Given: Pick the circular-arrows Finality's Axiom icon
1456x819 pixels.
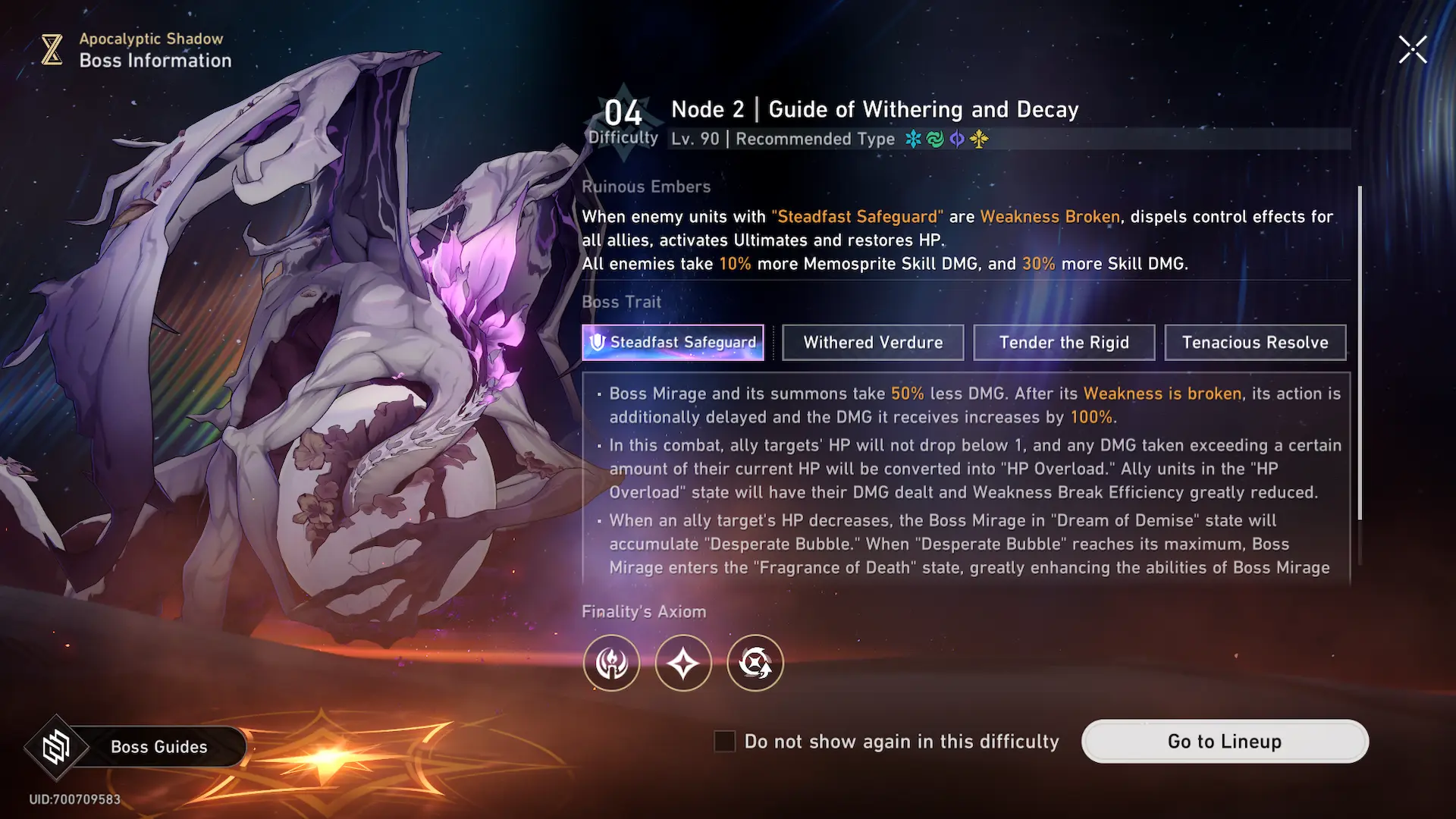Looking at the screenshot, I should tap(755, 664).
